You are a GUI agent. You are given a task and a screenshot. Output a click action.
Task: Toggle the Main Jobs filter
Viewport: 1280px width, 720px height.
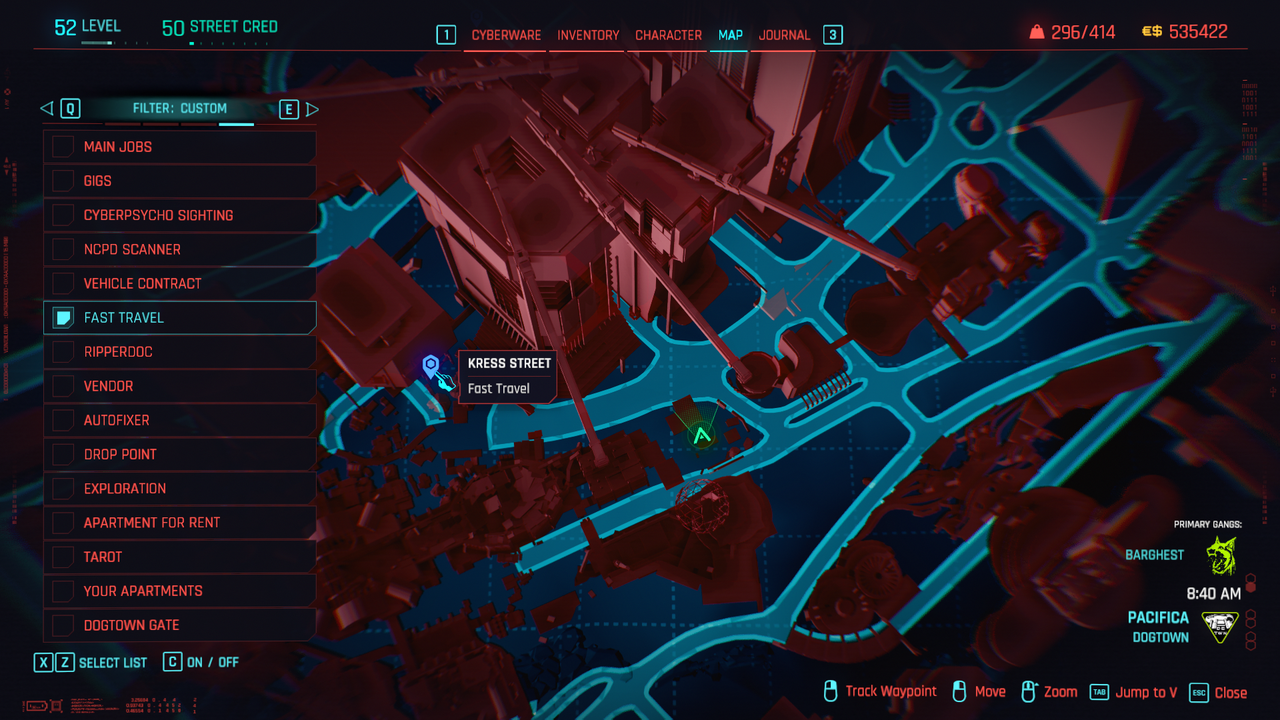coord(64,147)
